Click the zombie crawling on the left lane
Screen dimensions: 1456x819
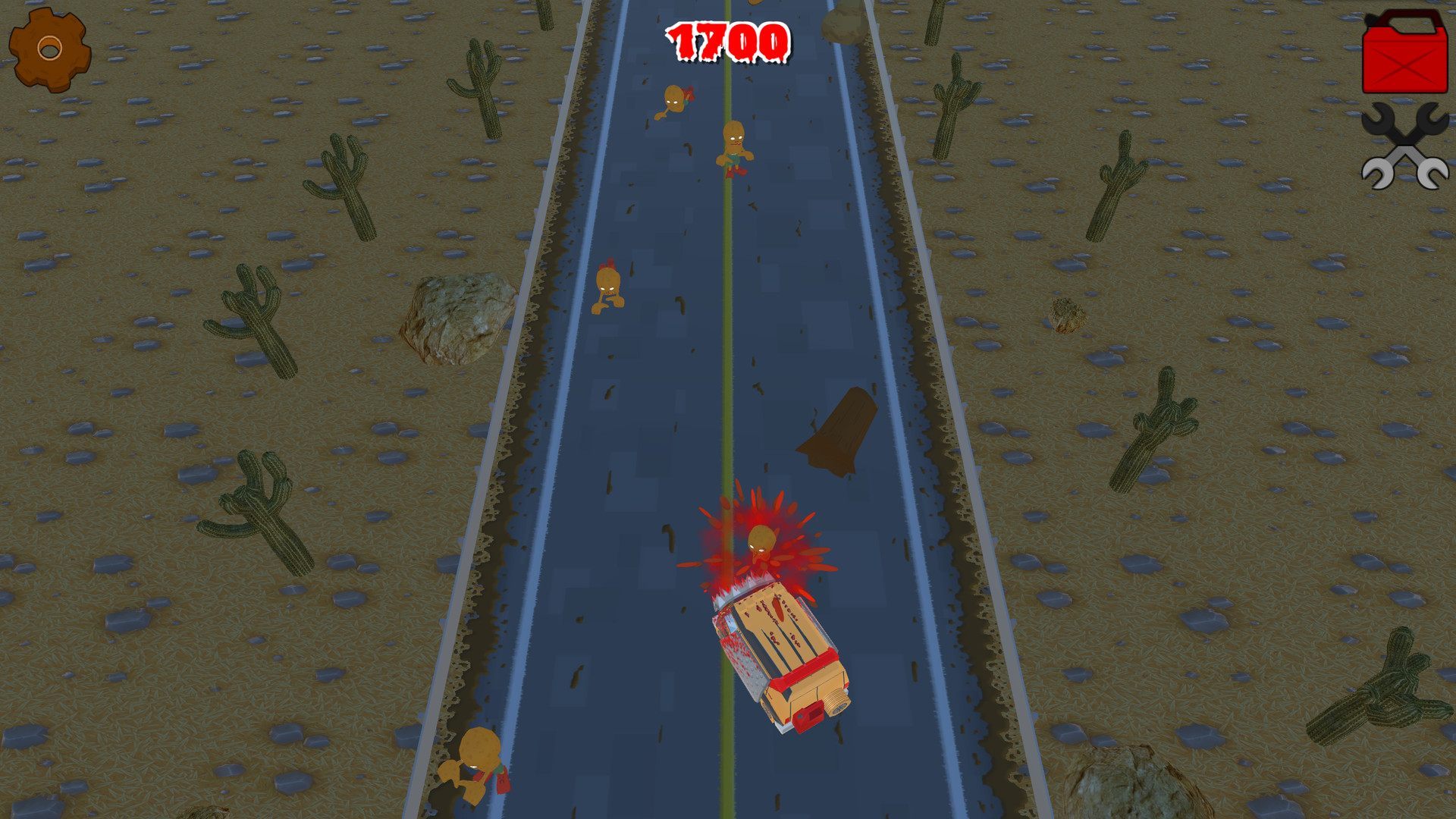pos(607,288)
